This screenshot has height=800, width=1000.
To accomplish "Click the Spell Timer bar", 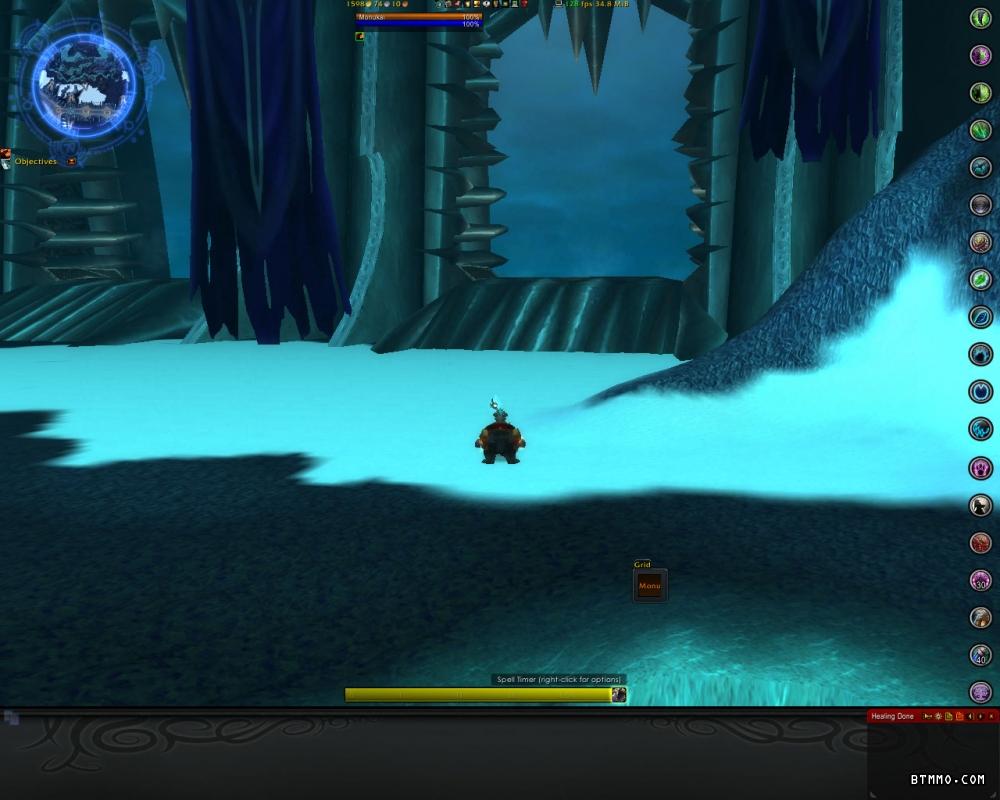I will coord(477,694).
